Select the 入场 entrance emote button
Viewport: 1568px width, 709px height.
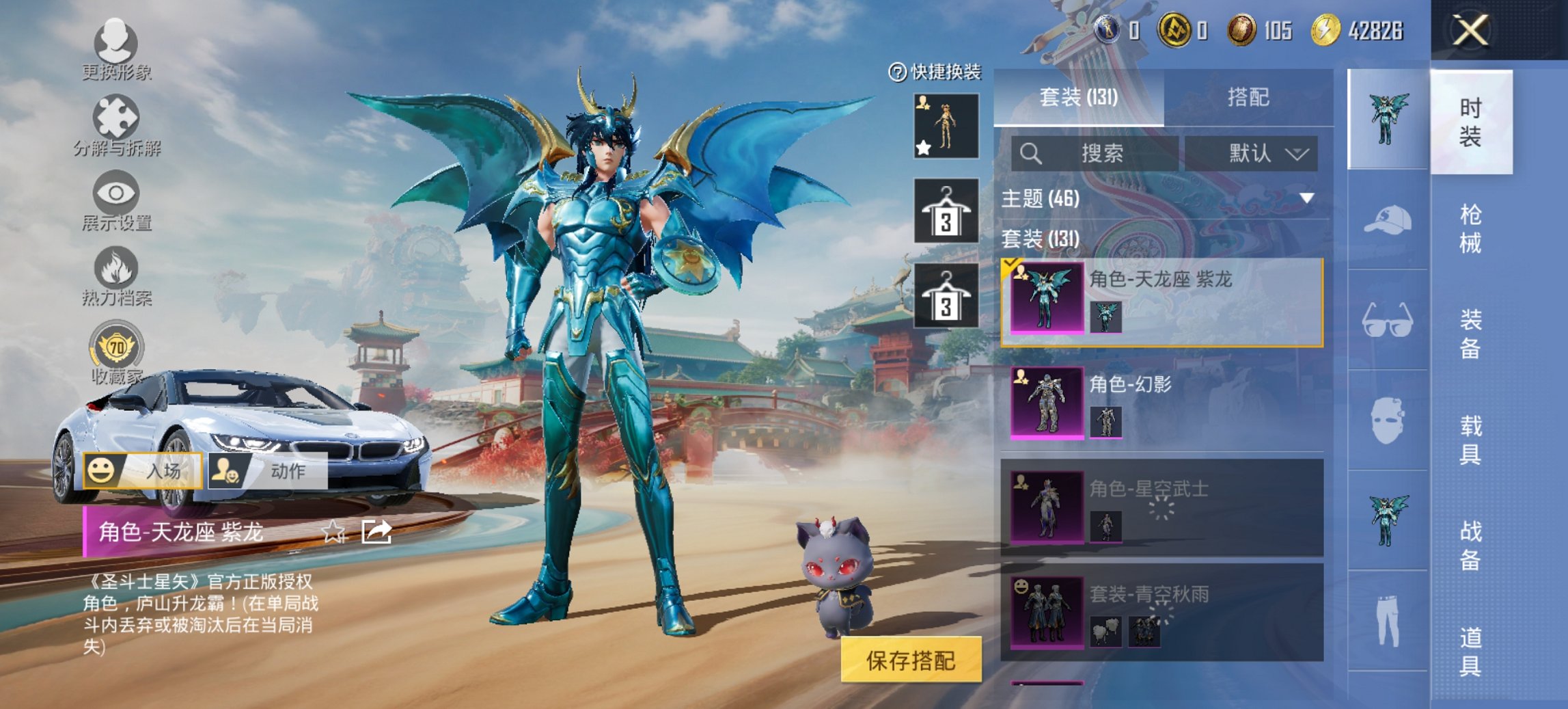pyautogui.click(x=143, y=470)
